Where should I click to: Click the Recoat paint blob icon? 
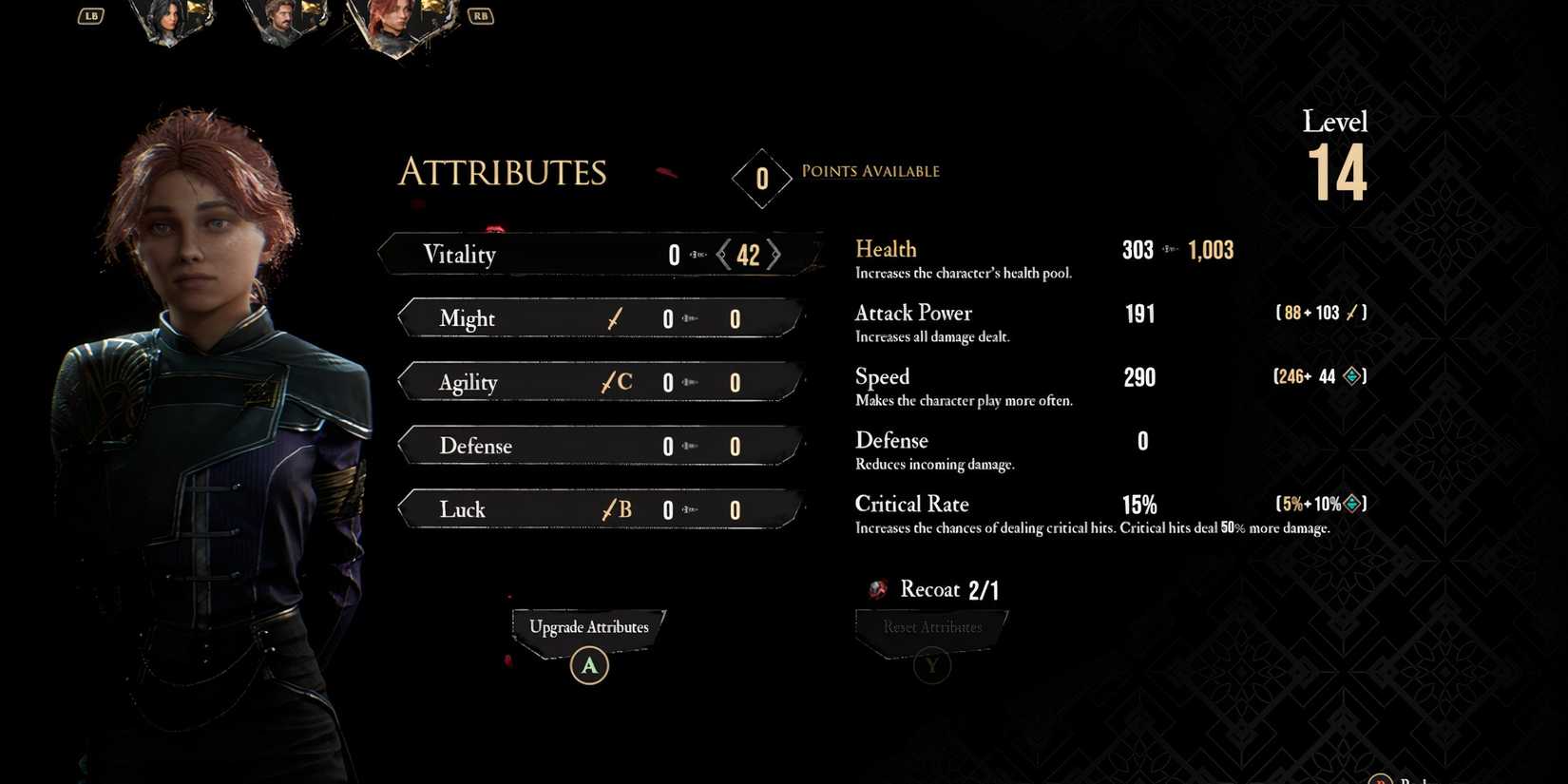875,589
